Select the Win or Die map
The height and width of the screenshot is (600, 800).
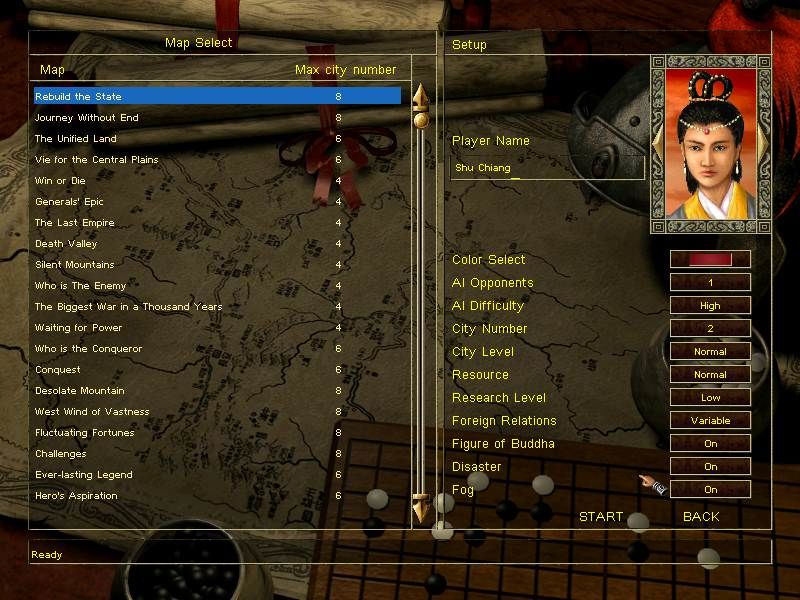click(x=60, y=181)
